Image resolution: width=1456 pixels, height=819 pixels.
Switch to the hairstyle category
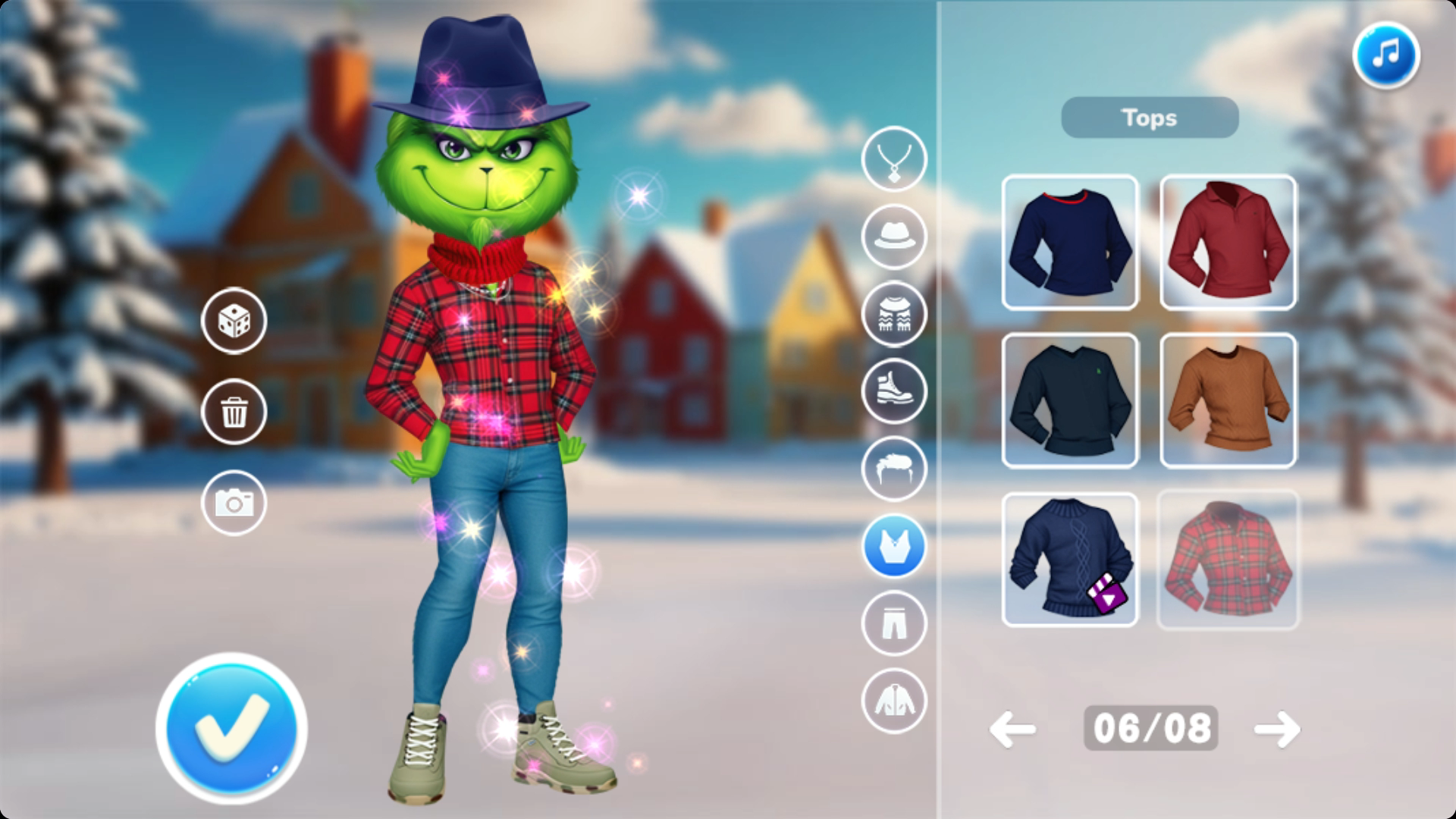pos(894,469)
